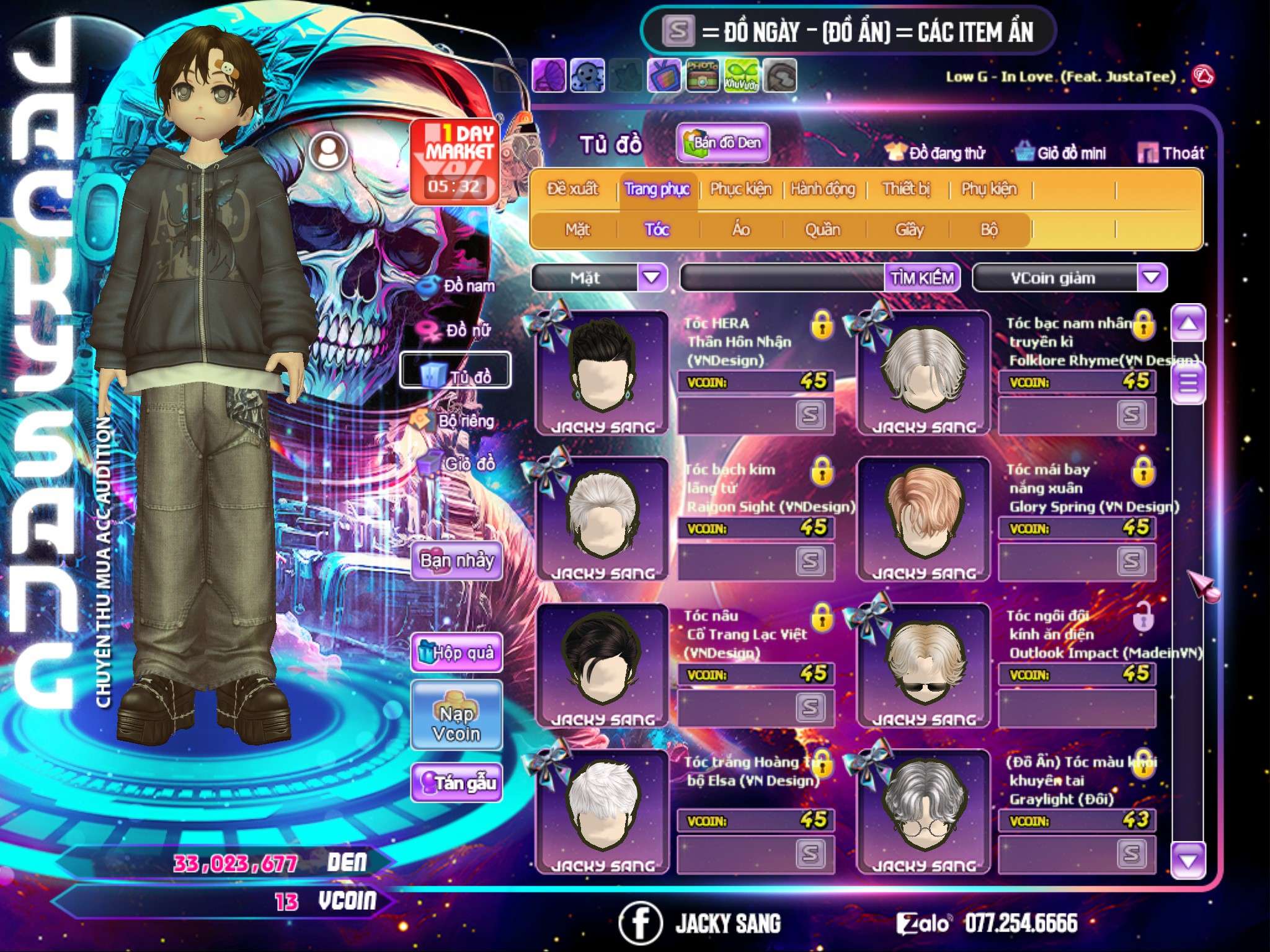Switch to the Phục kiện tab
This screenshot has height=952, width=1270.
(x=741, y=189)
